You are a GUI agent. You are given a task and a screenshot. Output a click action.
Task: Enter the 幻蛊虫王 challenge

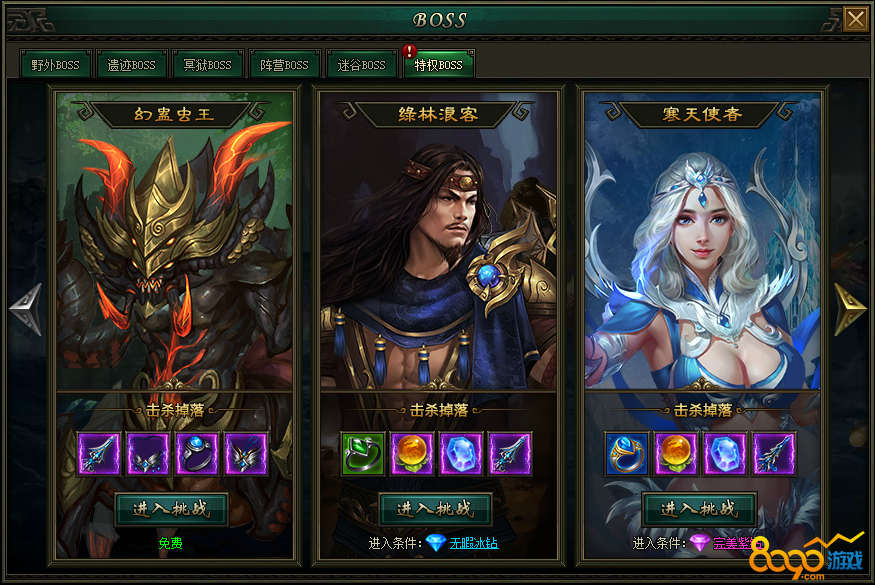coord(172,508)
